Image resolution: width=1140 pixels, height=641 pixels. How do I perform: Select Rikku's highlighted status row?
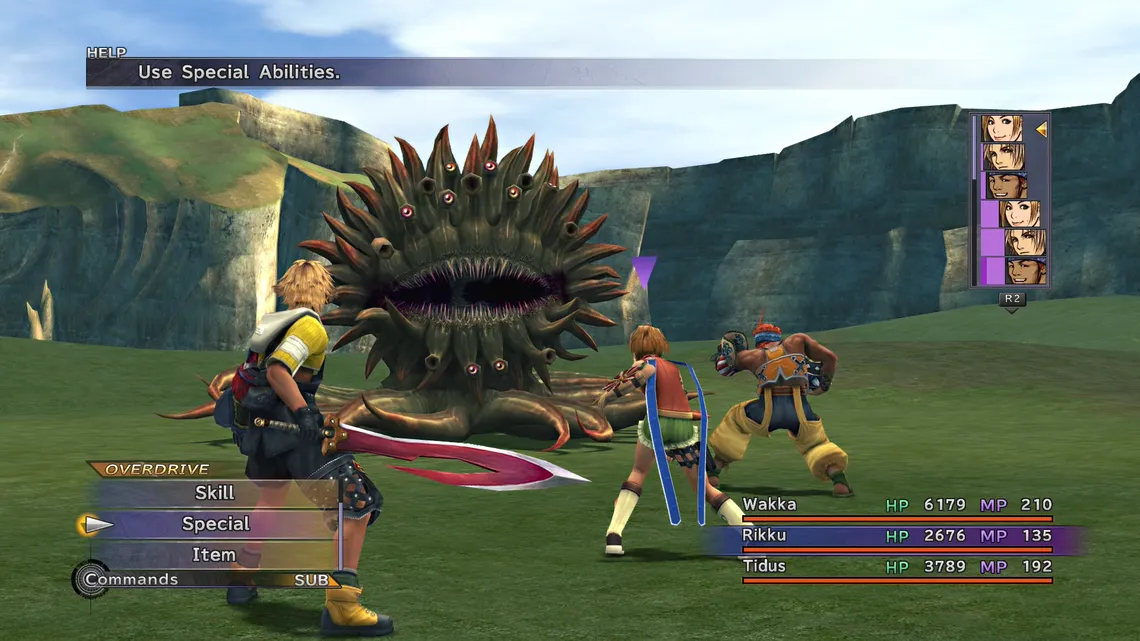pyautogui.click(x=896, y=536)
